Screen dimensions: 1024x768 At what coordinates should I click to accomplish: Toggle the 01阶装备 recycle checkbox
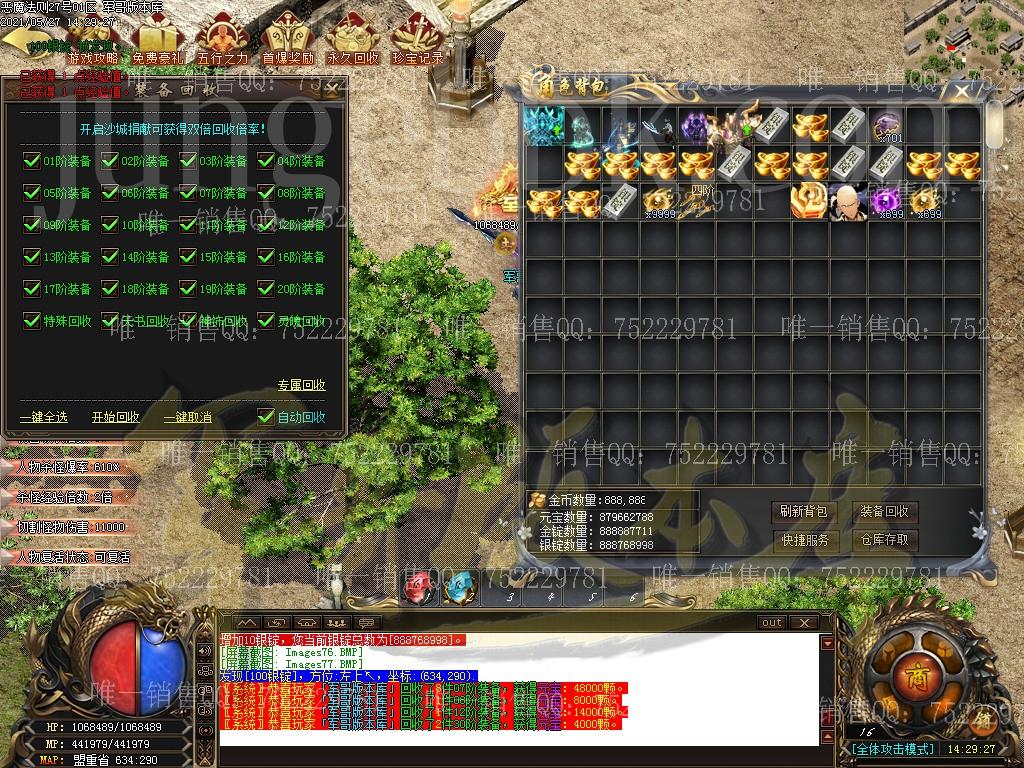[31, 160]
